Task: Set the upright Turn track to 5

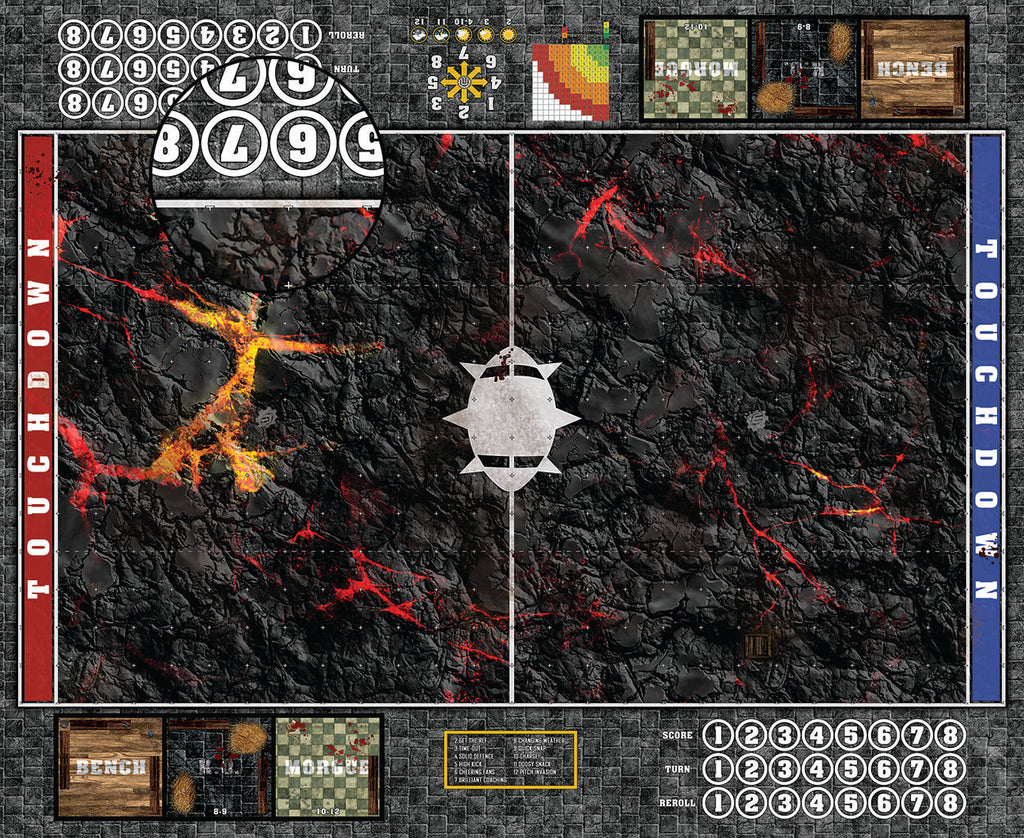Action: (x=851, y=770)
